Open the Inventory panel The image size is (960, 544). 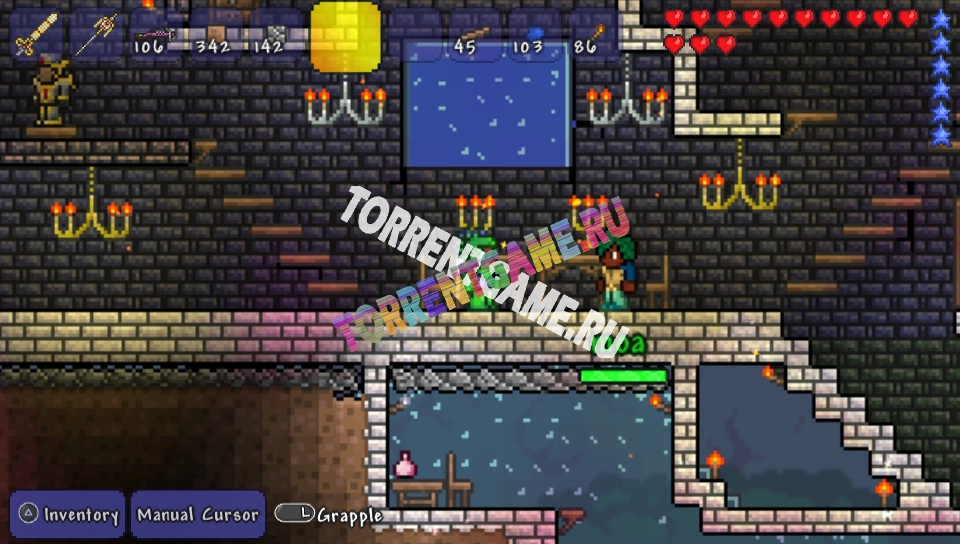pos(69,515)
